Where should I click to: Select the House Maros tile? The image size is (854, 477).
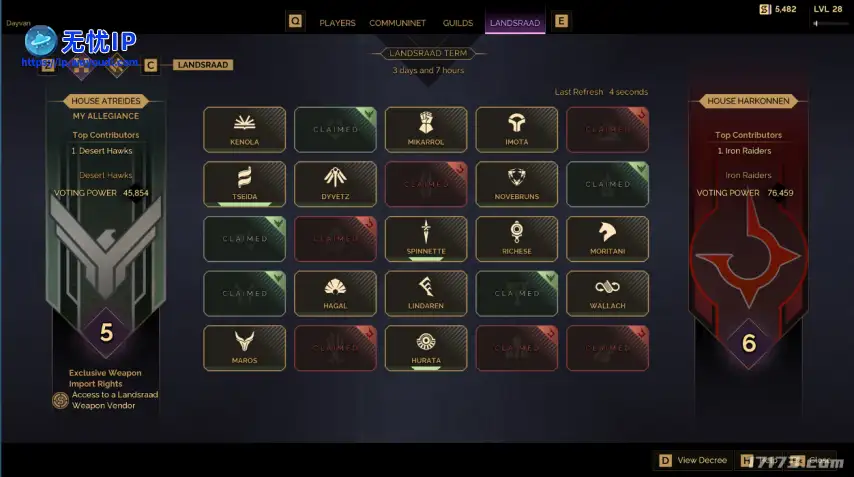pos(244,348)
